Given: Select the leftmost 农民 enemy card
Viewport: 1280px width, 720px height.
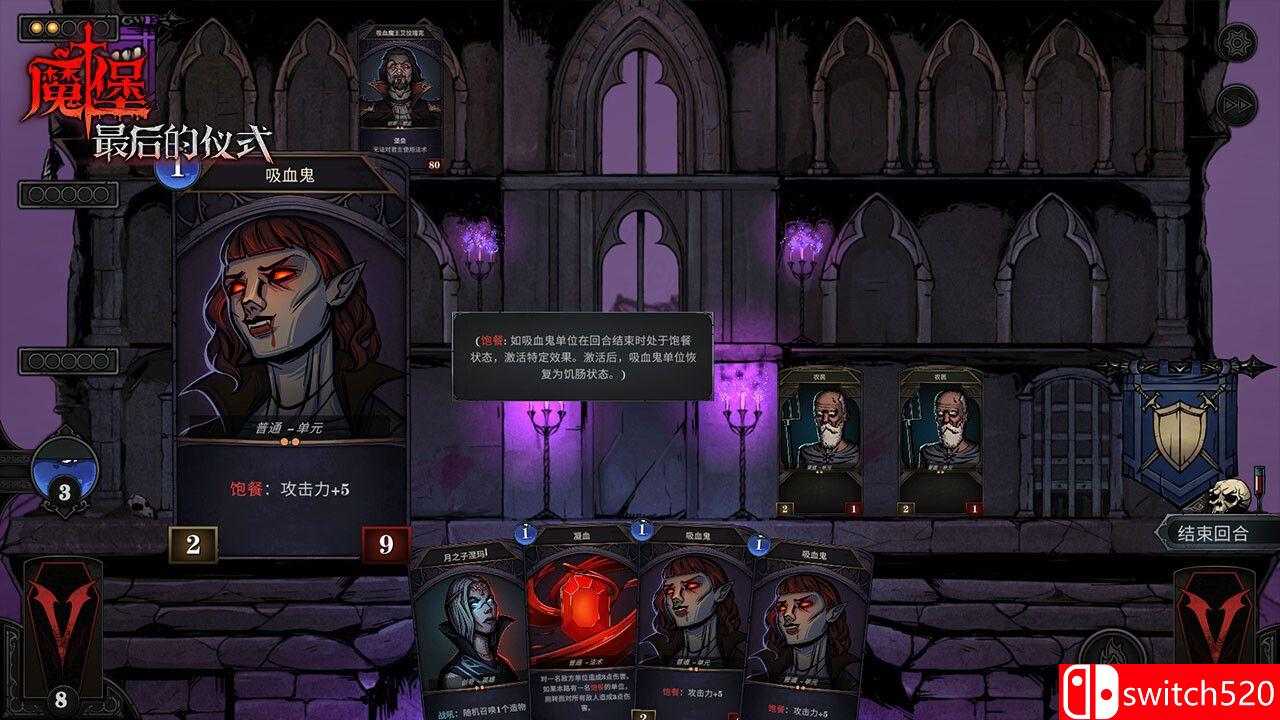Looking at the screenshot, I should [x=823, y=440].
